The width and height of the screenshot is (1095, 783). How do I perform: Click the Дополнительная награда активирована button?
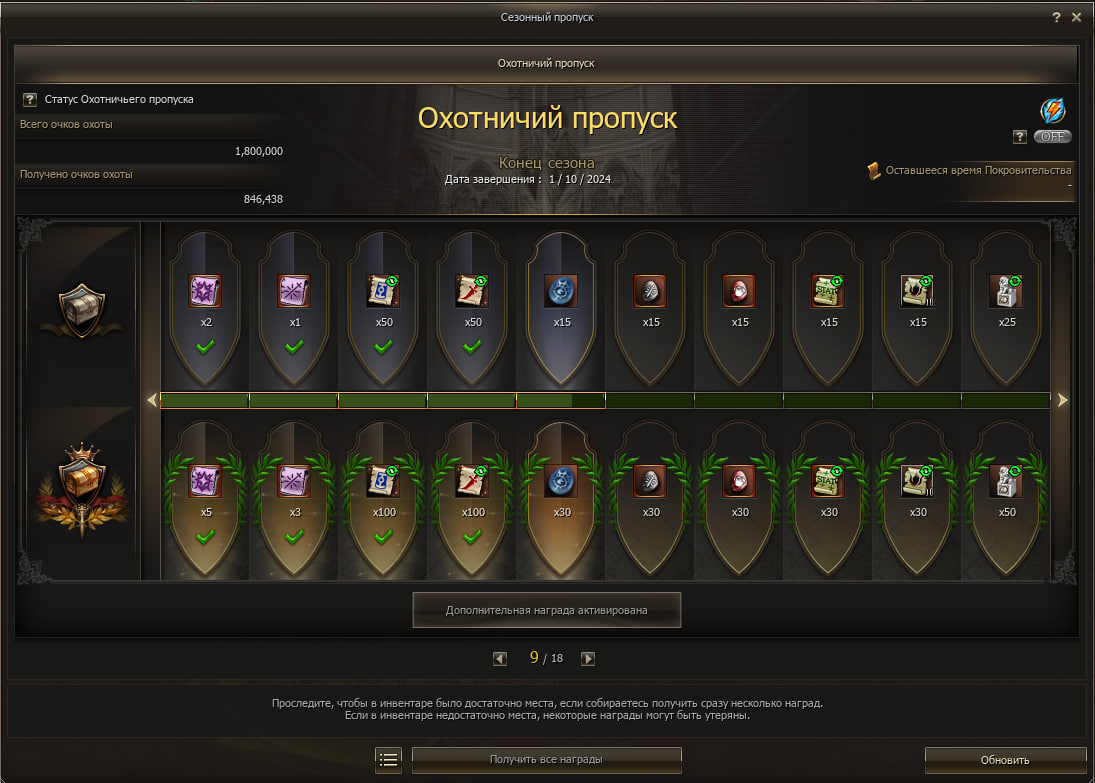[x=546, y=610]
